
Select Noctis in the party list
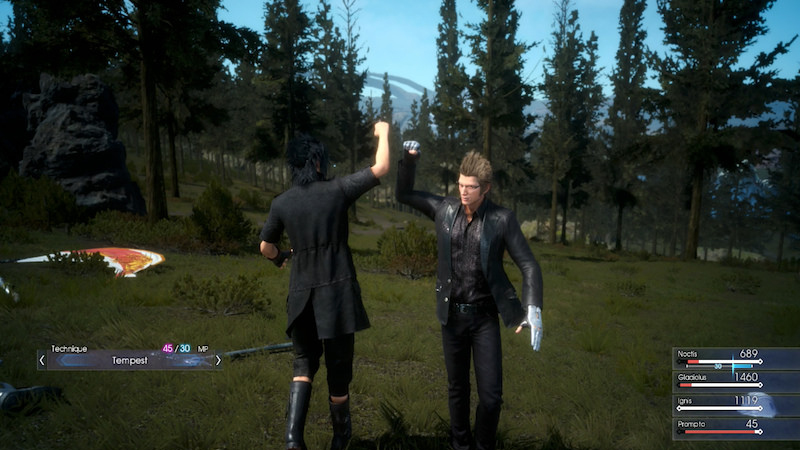coord(736,359)
